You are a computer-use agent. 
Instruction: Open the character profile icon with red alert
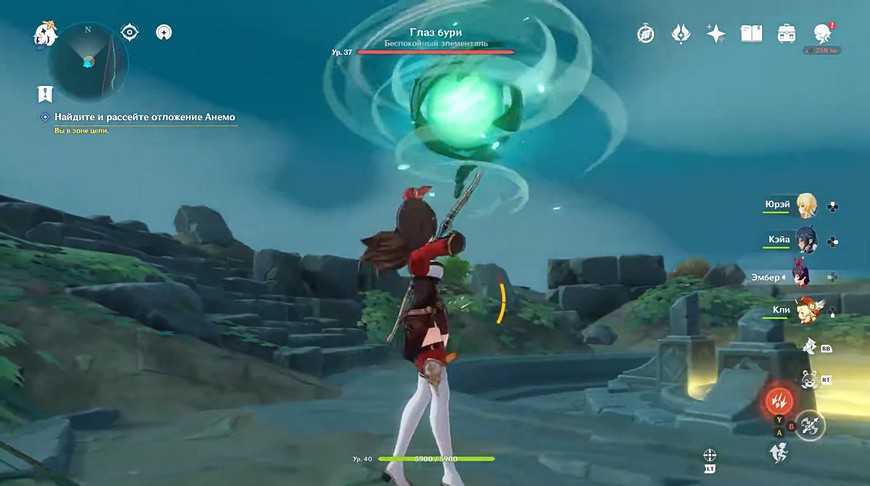[824, 34]
